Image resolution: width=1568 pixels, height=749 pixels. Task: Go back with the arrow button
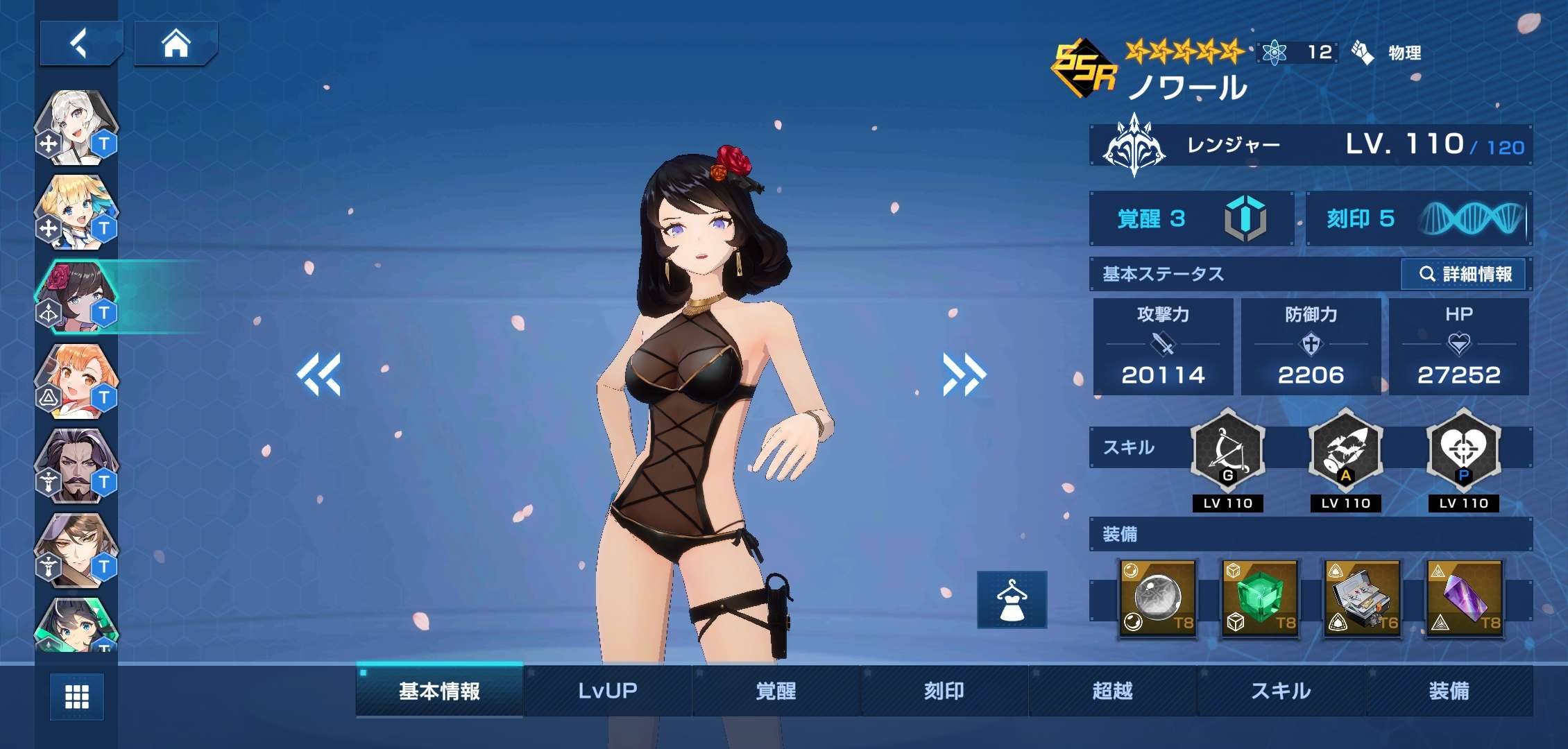[x=80, y=43]
